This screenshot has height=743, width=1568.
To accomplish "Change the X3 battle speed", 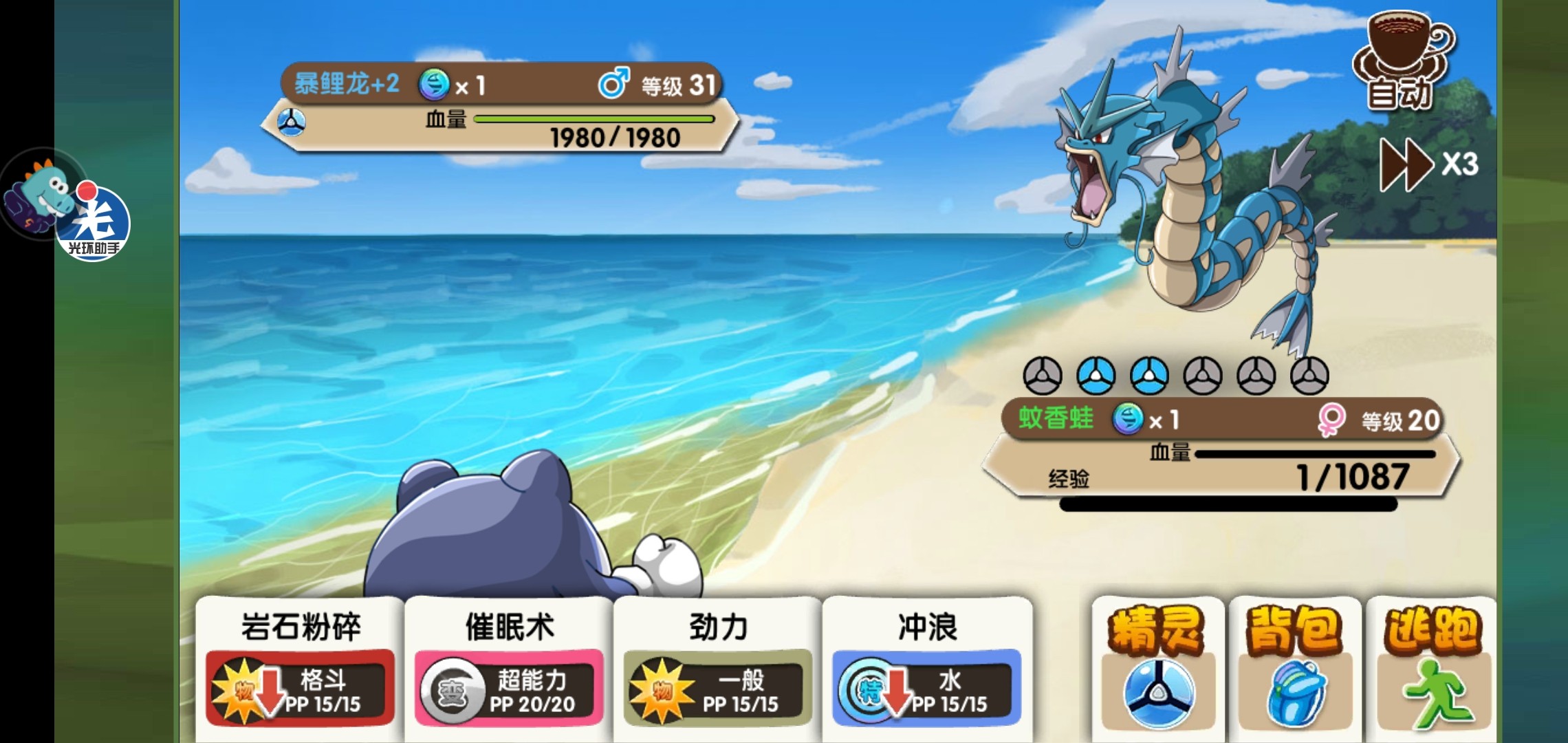I will (x=1428, y=164).
